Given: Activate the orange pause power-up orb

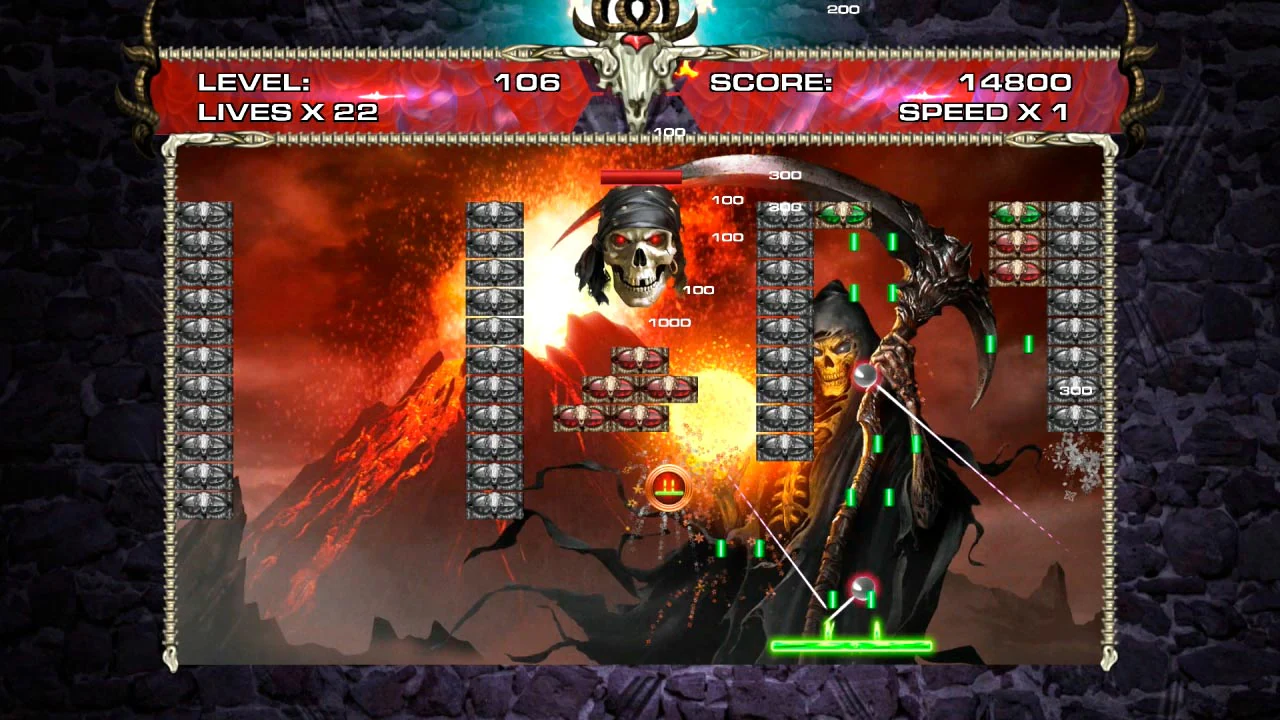Looking at the screenshot, I should 668,487.
